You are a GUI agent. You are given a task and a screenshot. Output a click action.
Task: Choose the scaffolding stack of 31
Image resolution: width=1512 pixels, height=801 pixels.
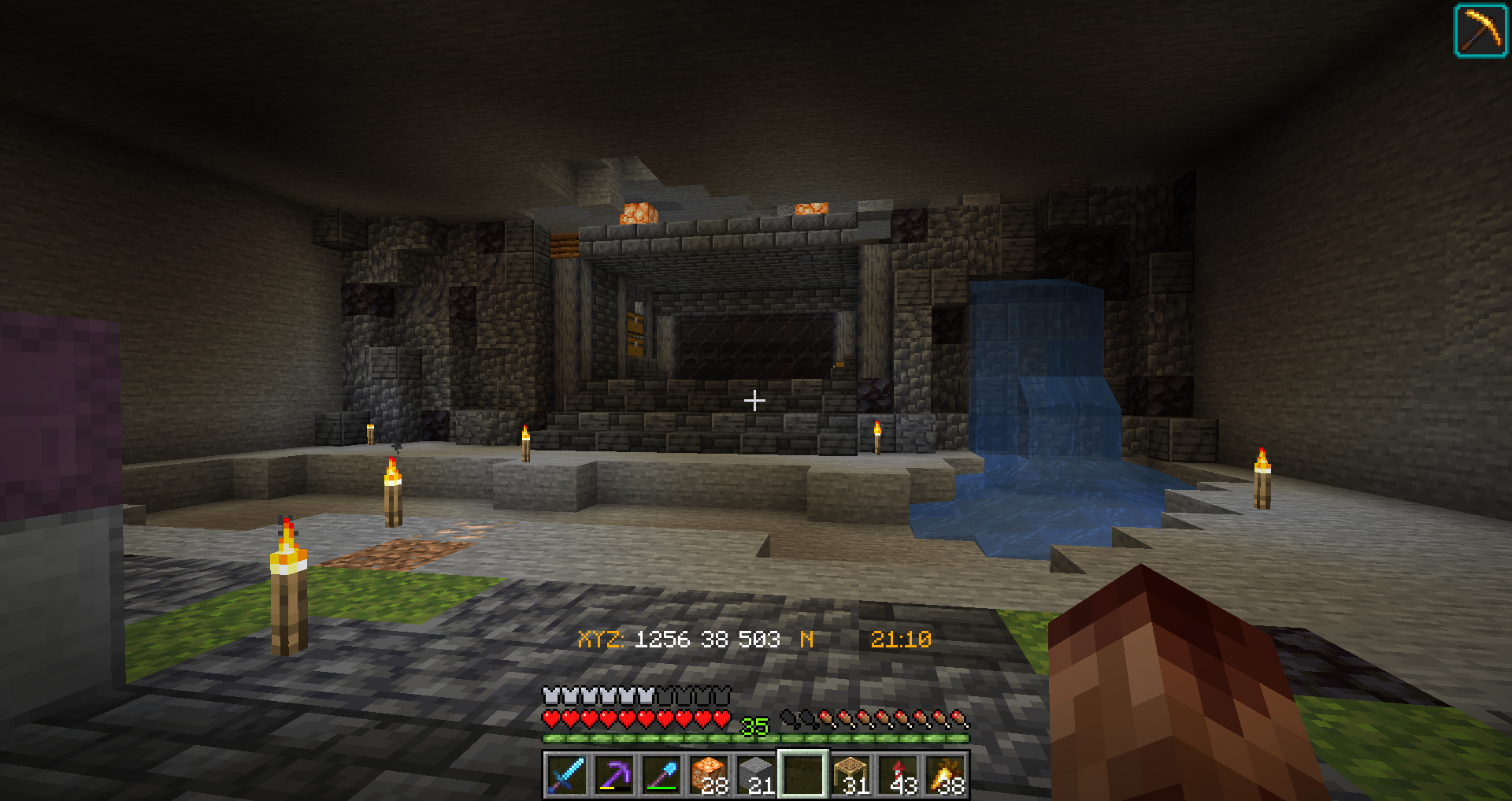pos(851,774)
